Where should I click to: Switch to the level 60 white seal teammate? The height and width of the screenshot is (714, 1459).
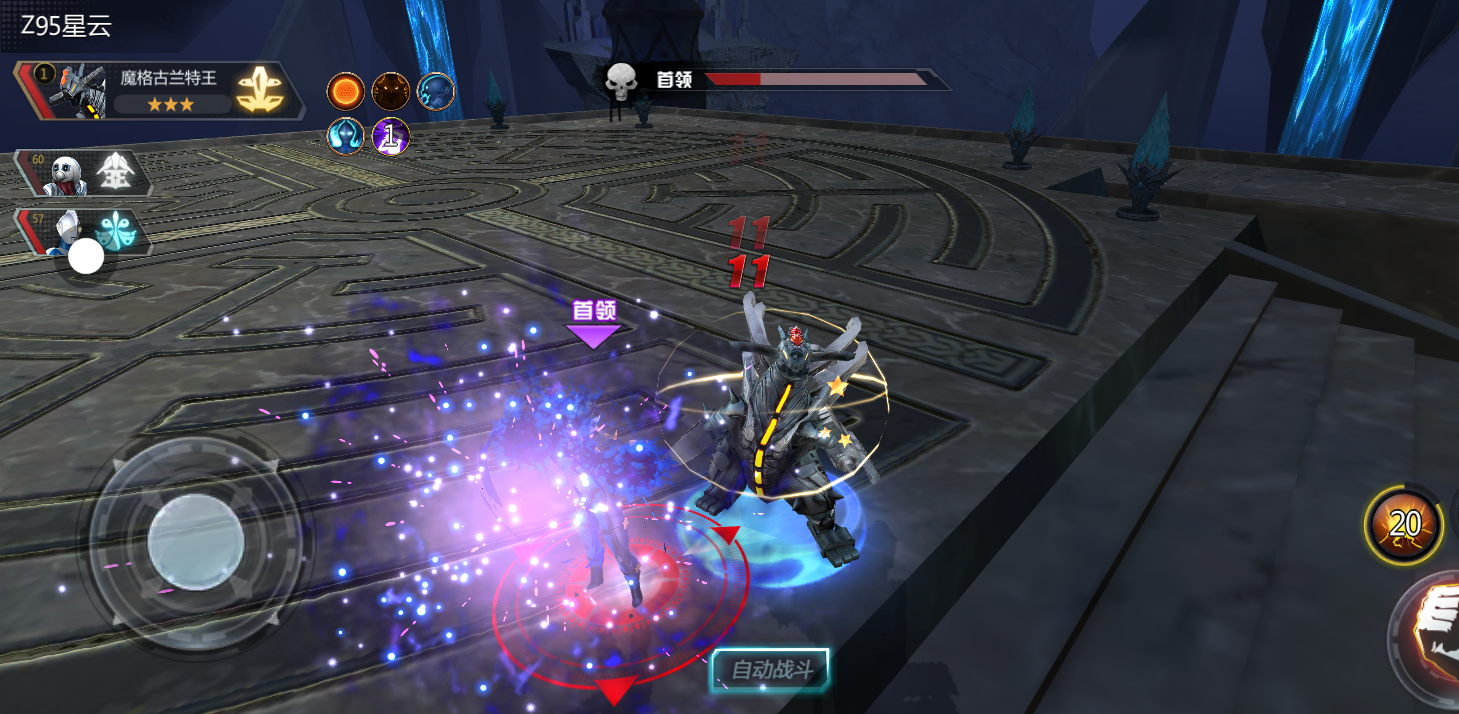84,174
